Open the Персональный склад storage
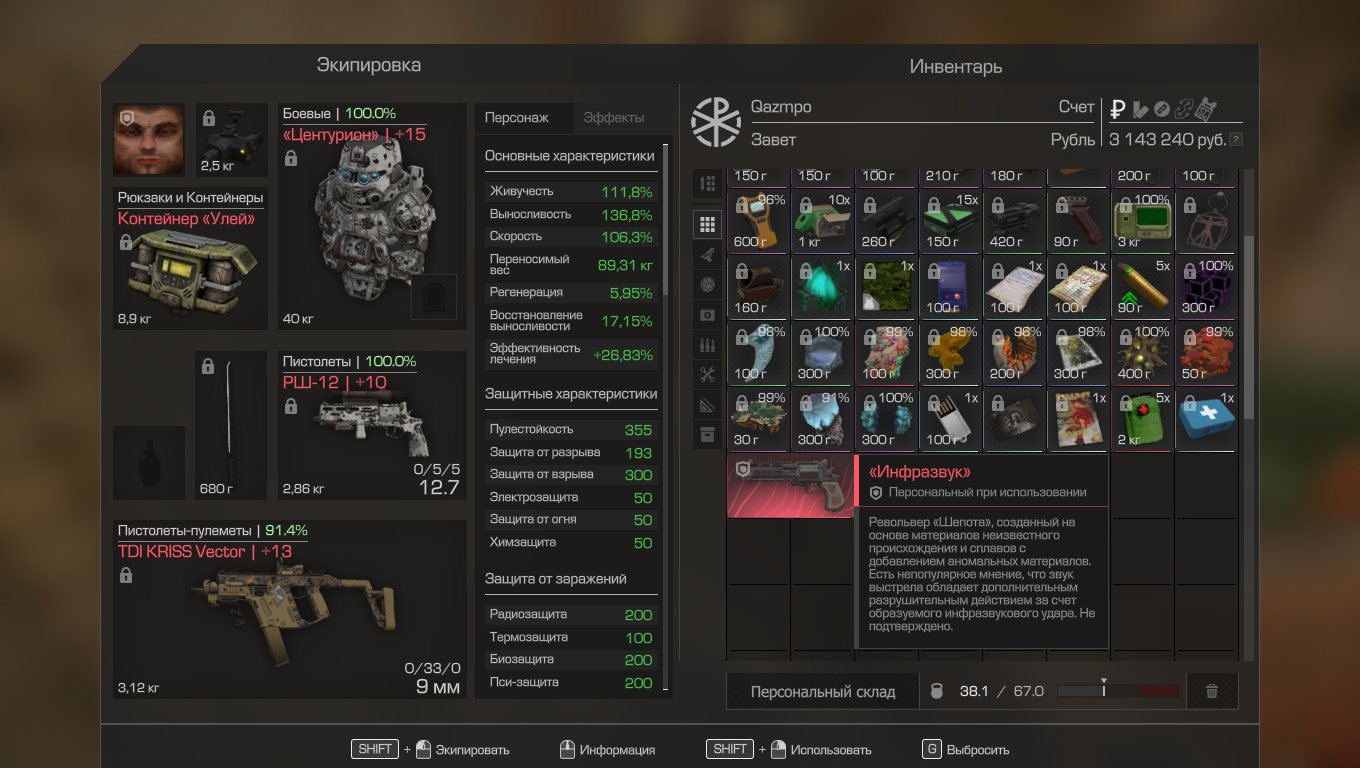This screenshot has height=768, width=1360. tap(823, 691)
